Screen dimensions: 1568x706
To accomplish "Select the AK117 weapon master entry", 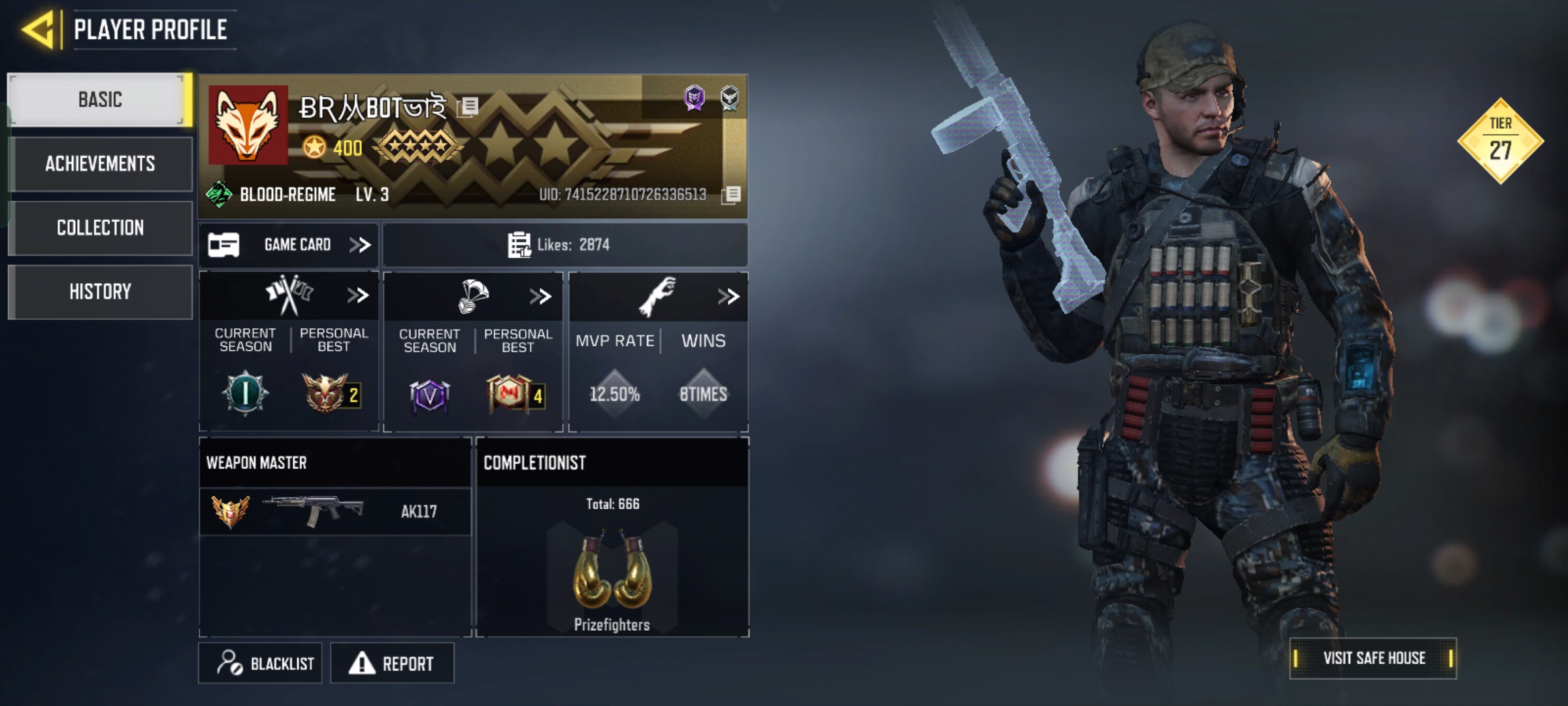I will coord(335,511).
